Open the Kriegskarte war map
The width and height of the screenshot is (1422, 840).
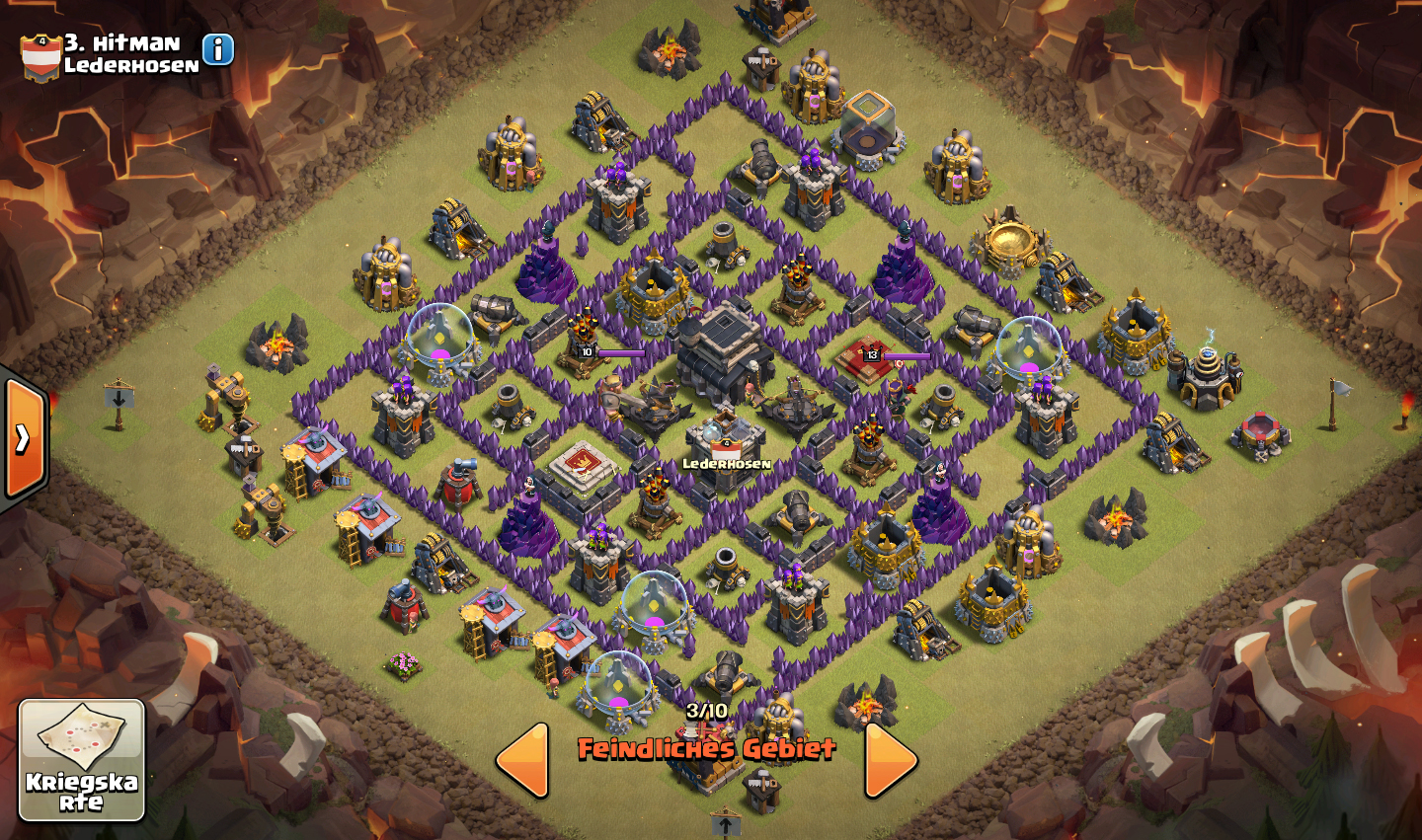pos(81,759)
